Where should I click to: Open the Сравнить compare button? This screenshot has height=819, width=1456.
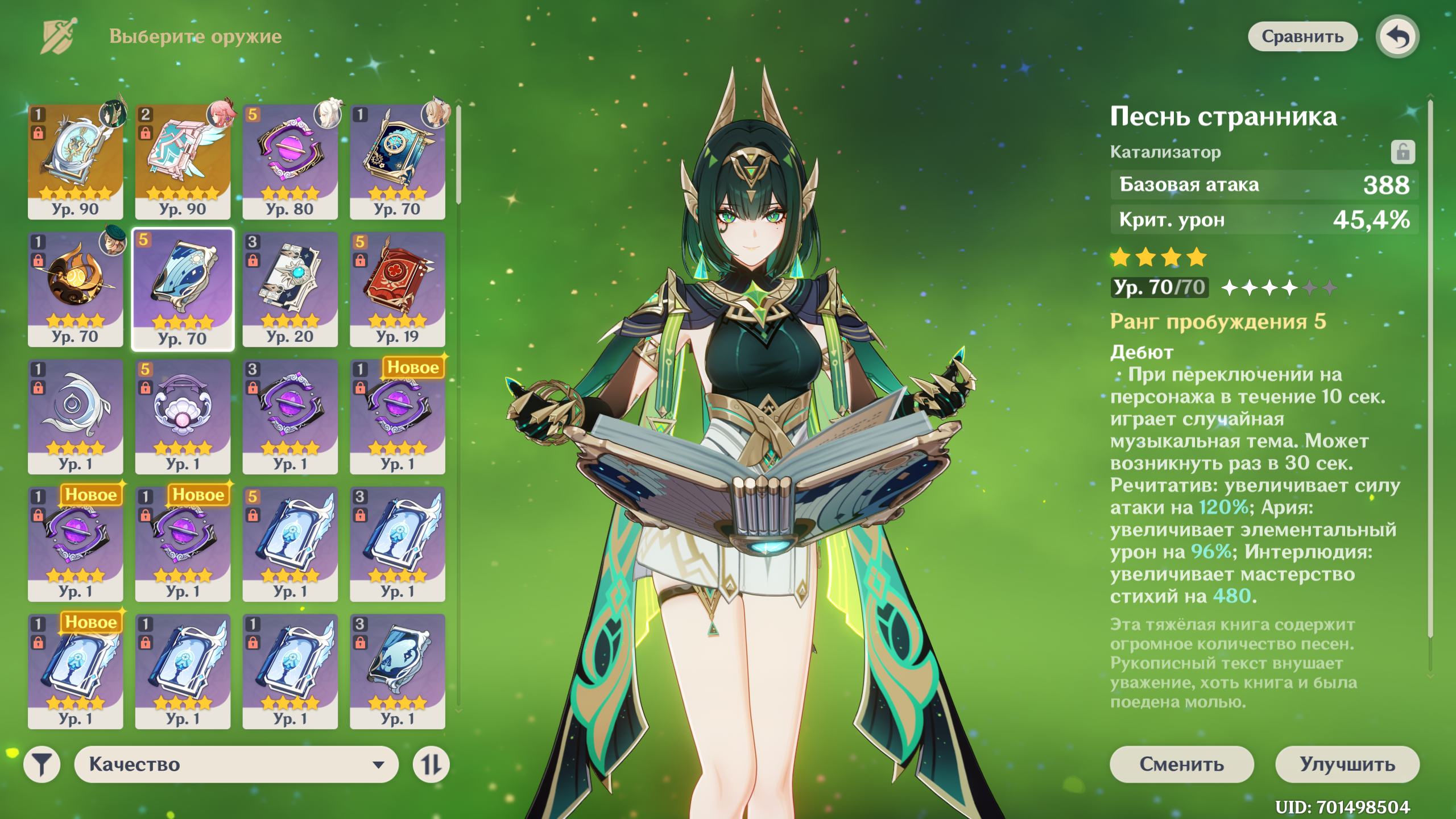tap(1302, 36)
